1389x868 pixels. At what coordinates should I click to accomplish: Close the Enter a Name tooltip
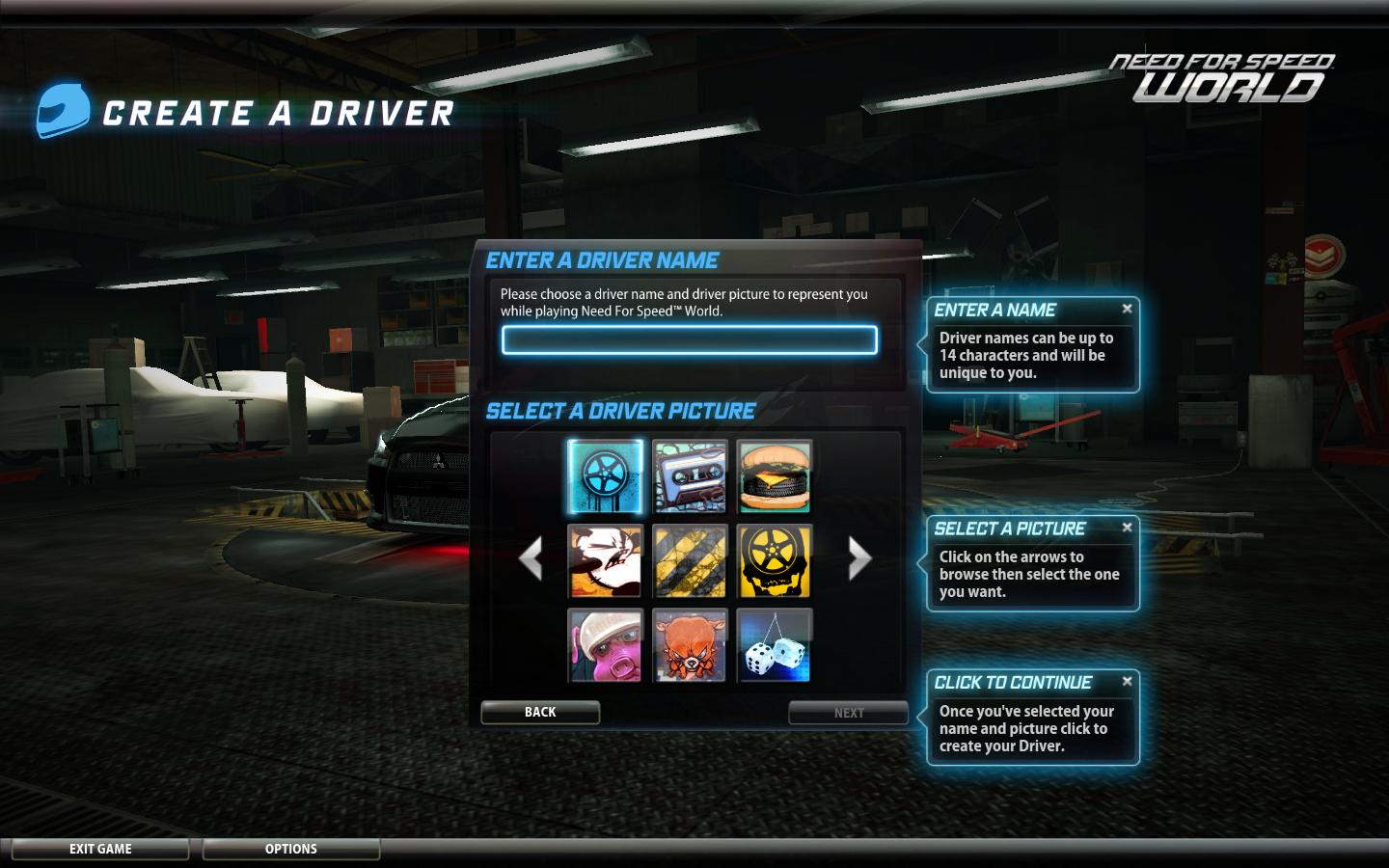(x=1127, y=309)
